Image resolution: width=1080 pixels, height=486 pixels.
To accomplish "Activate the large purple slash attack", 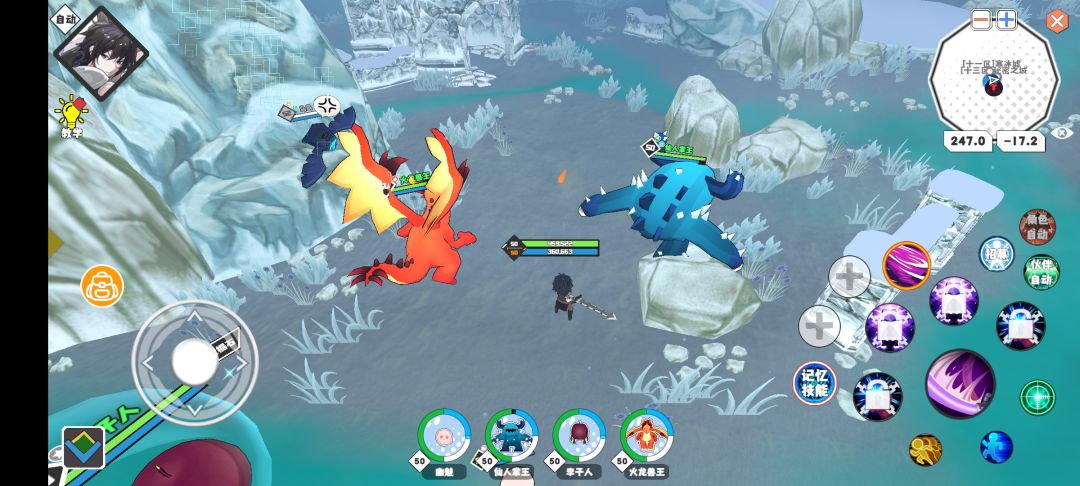I will (x=960, y=383).
